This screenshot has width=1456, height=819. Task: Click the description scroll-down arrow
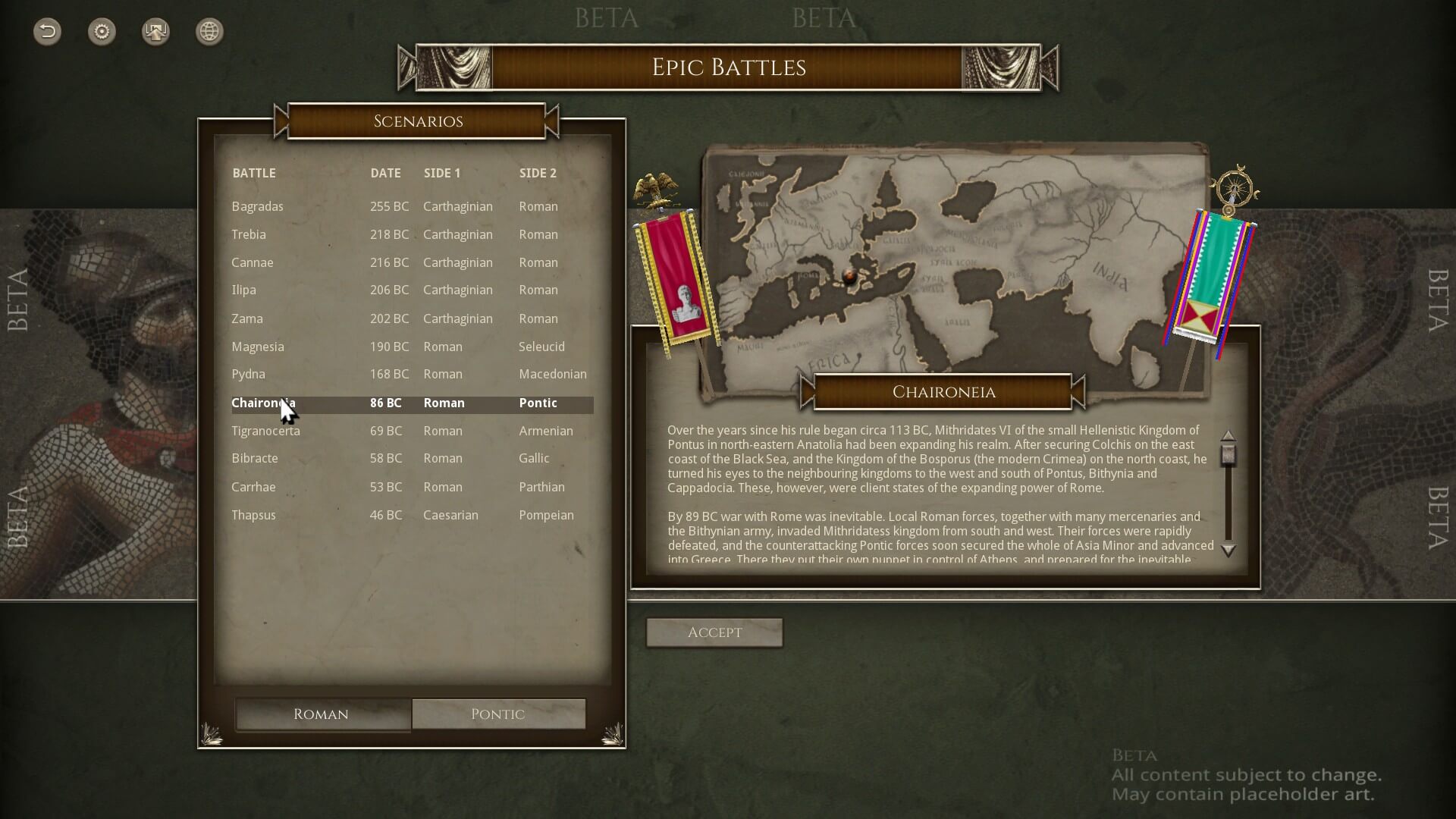pyautogui.click(x=1228, y=551)
